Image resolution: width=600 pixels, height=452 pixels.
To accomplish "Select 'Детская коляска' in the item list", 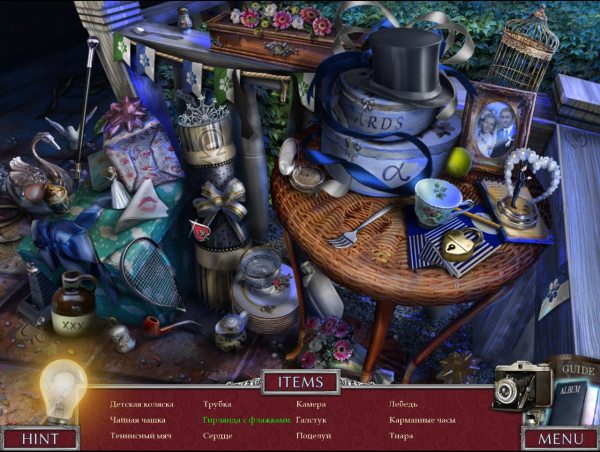I will (x=142, y=404).
